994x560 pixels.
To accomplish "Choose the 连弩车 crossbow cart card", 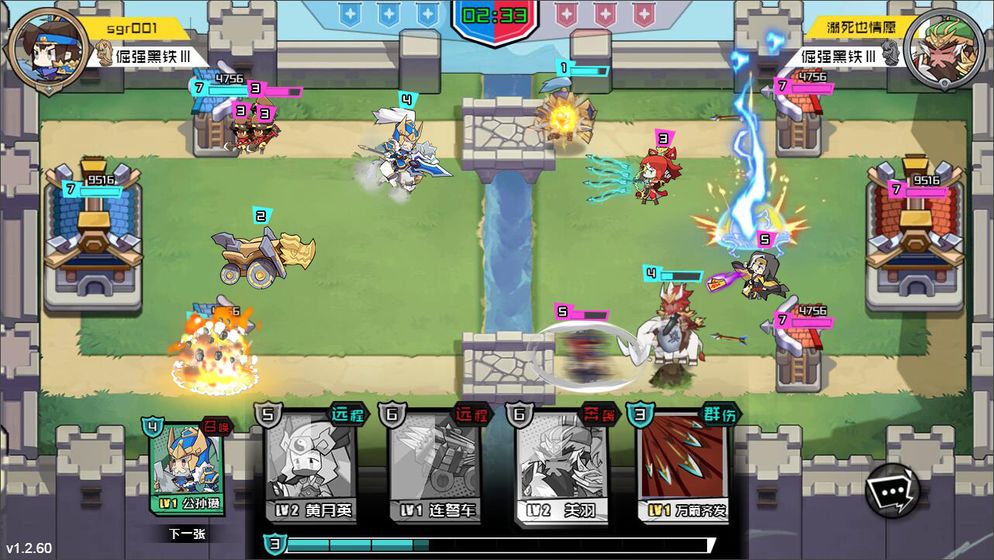I will pos(432,465).
